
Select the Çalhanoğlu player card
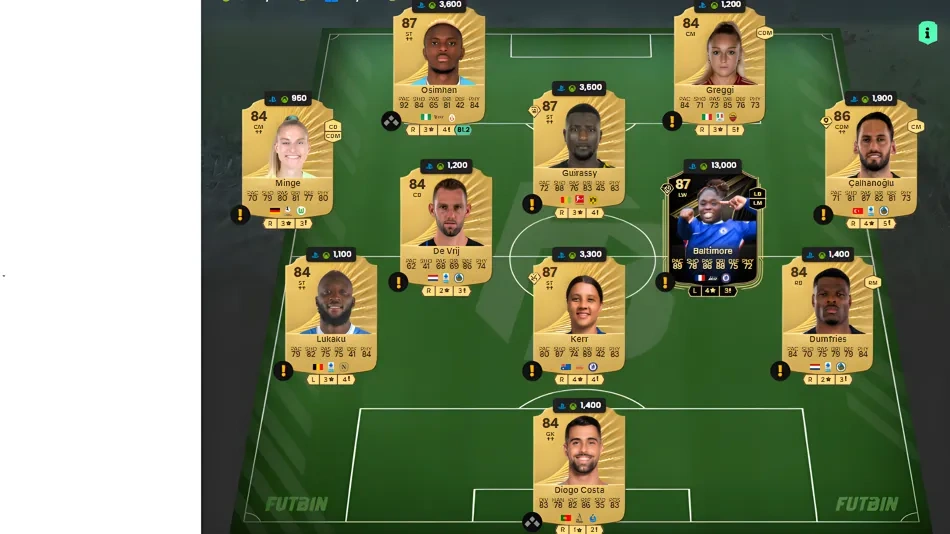coord(871,155)
